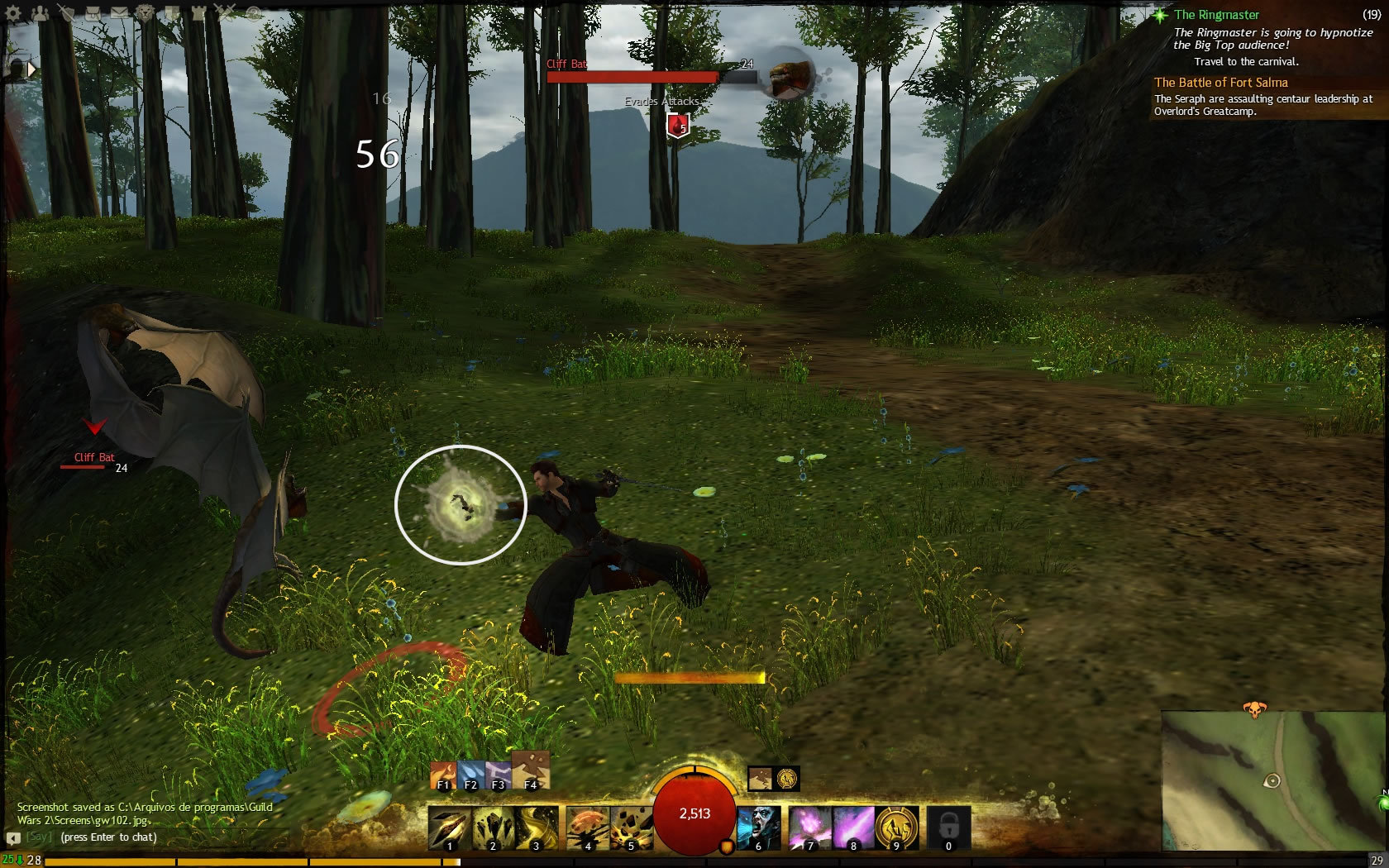Open the crossed swords PvP icon
This screenshot has width=1389, height=868.
click(x=225, y=12)
